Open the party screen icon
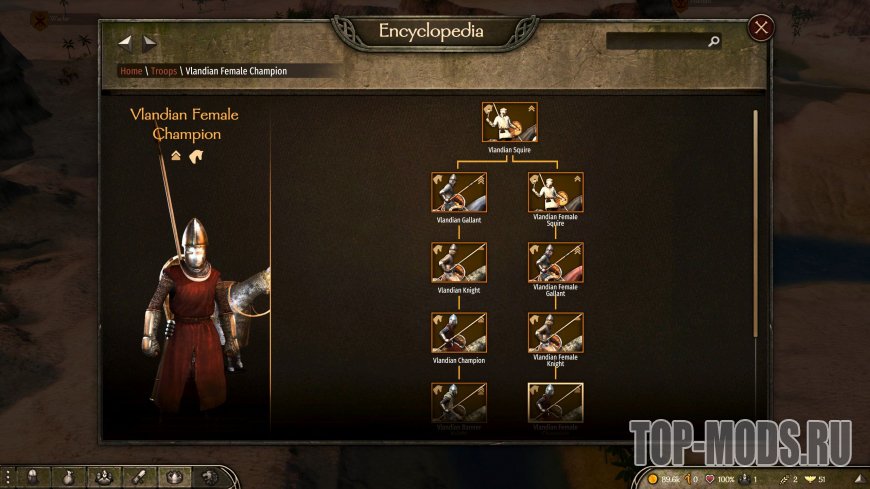 (104, 477)
